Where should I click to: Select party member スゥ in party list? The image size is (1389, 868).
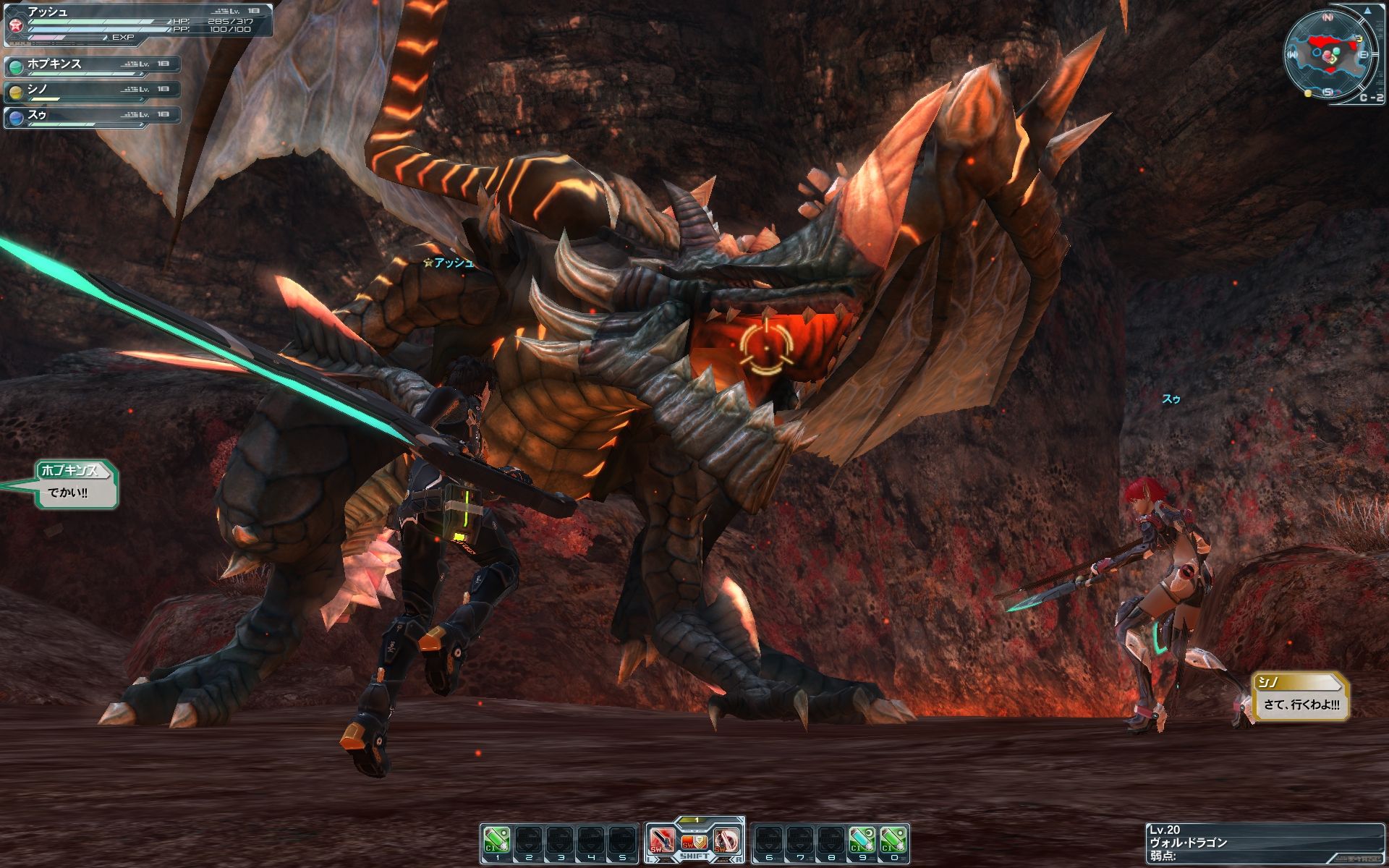(92, 116)
